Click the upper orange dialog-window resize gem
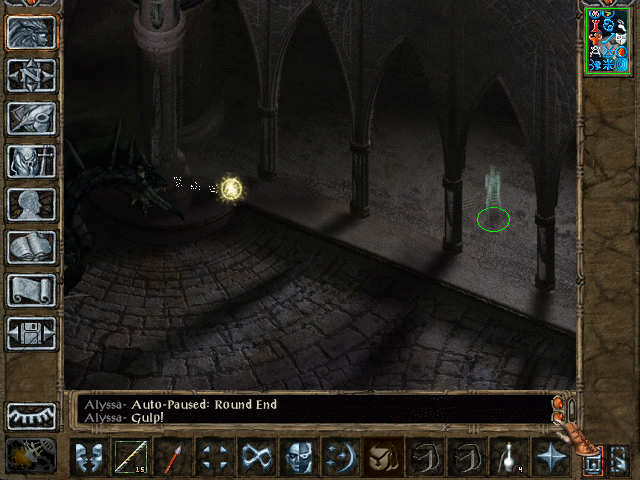 coord(555,403)
